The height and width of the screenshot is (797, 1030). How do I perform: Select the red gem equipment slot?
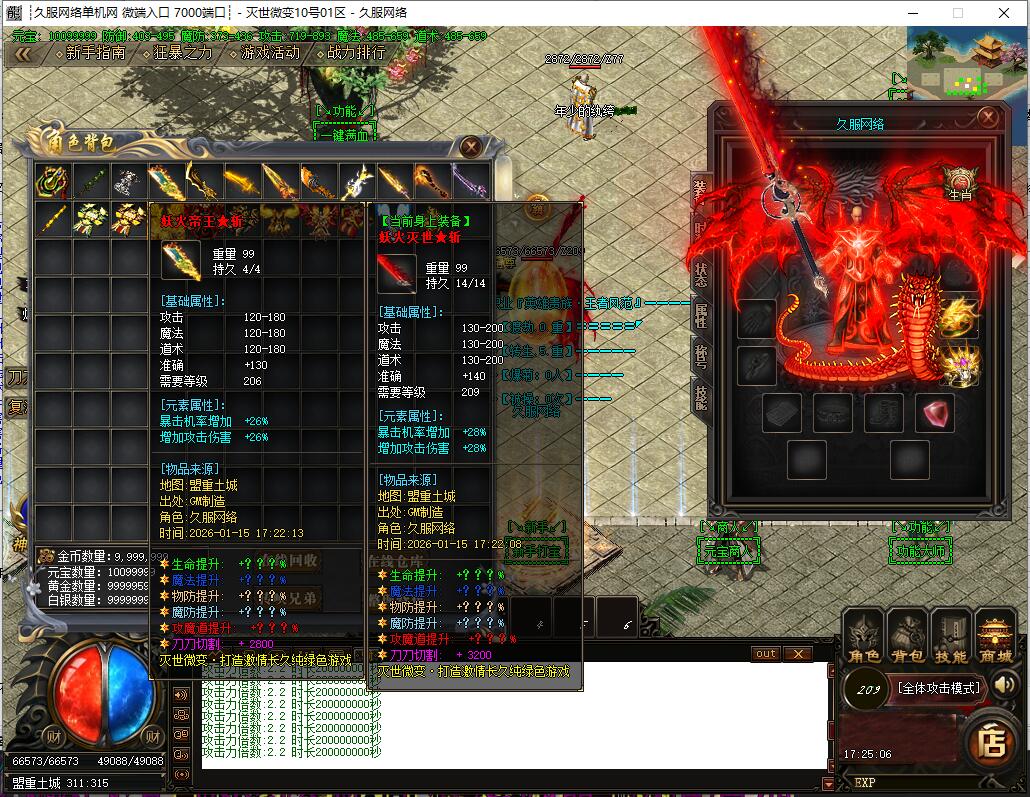click(934, 413)
